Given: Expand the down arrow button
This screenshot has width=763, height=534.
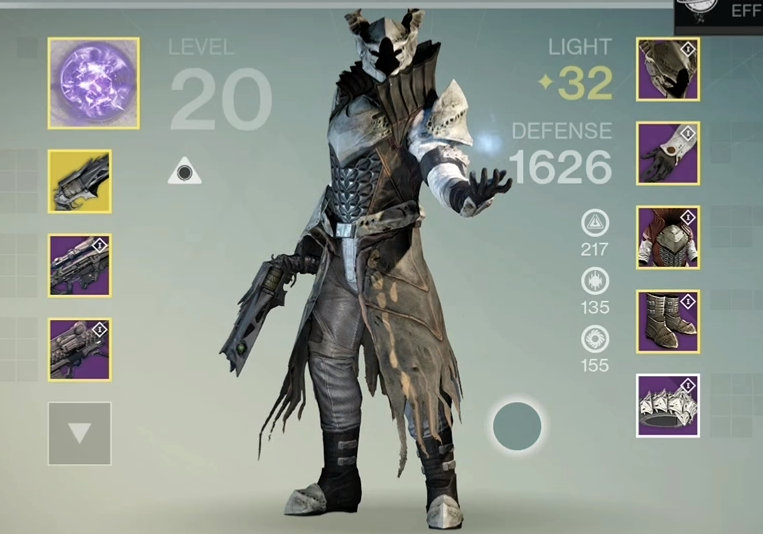Looking at the screenshot, I should click(x=79, y=433).
